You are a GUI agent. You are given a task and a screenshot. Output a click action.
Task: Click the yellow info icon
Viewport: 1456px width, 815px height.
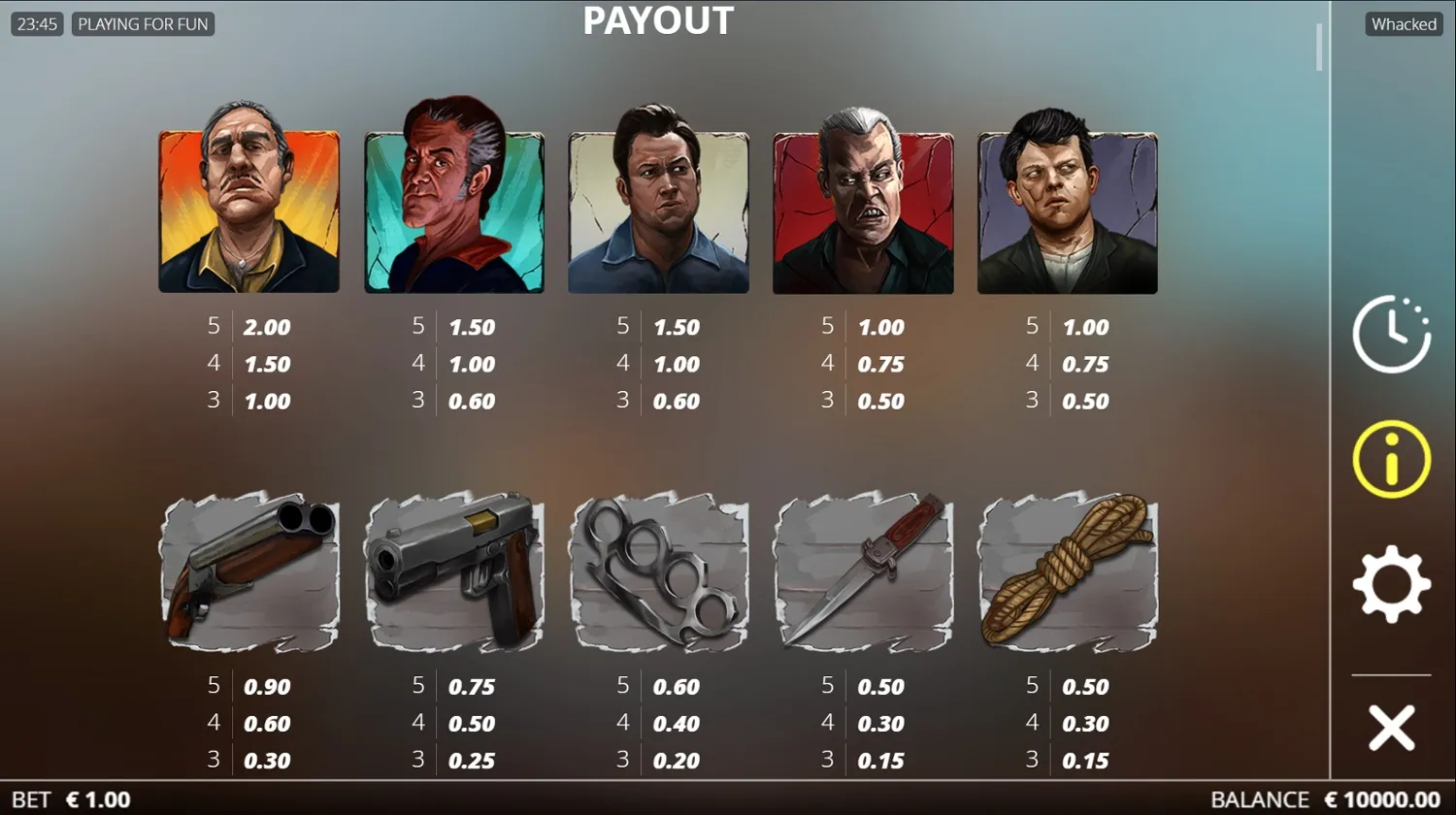(x=1390, y=458)
